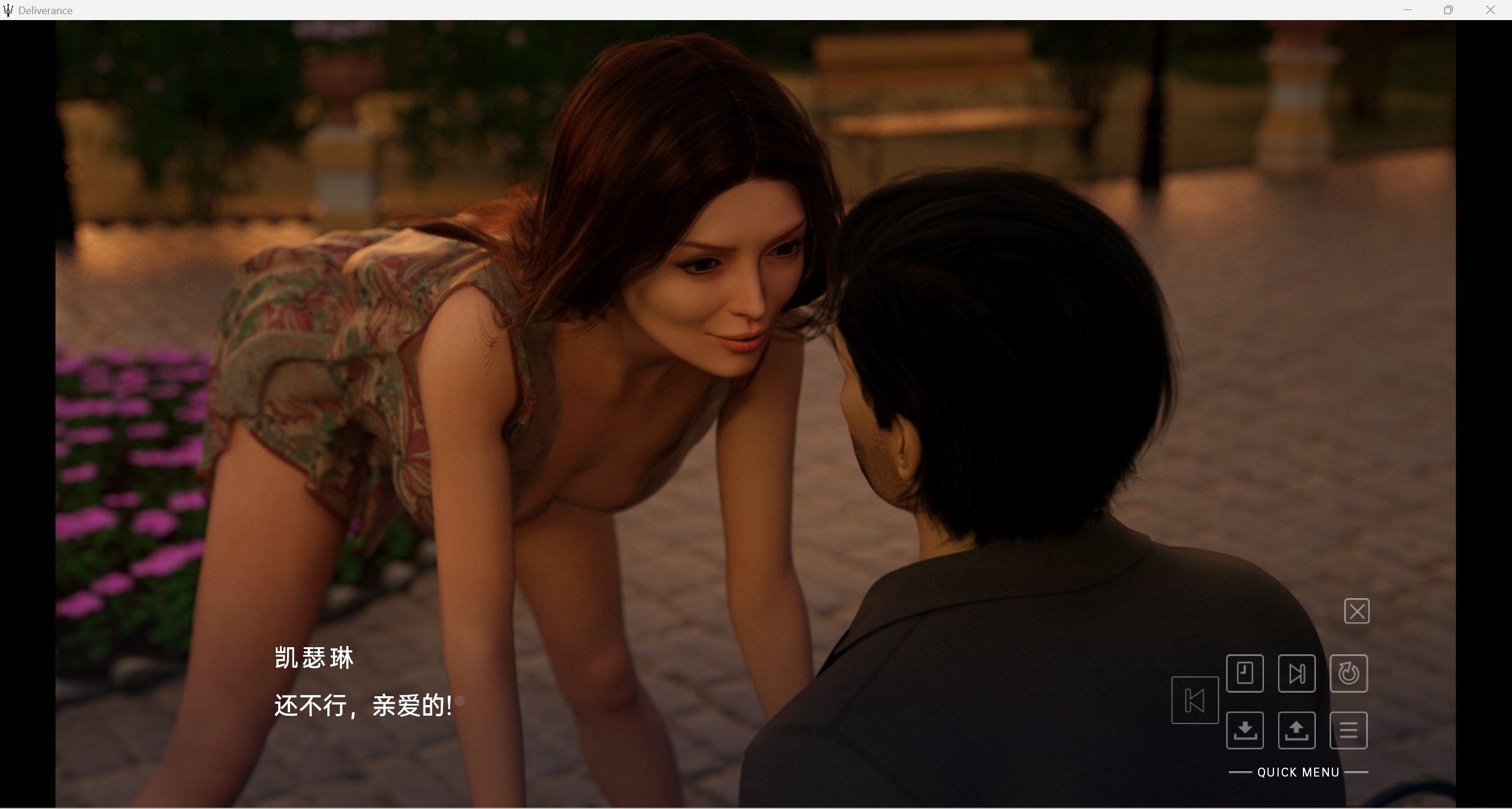
Task: Open the game menu via hamburger icon
Action: pos(1350,730)
